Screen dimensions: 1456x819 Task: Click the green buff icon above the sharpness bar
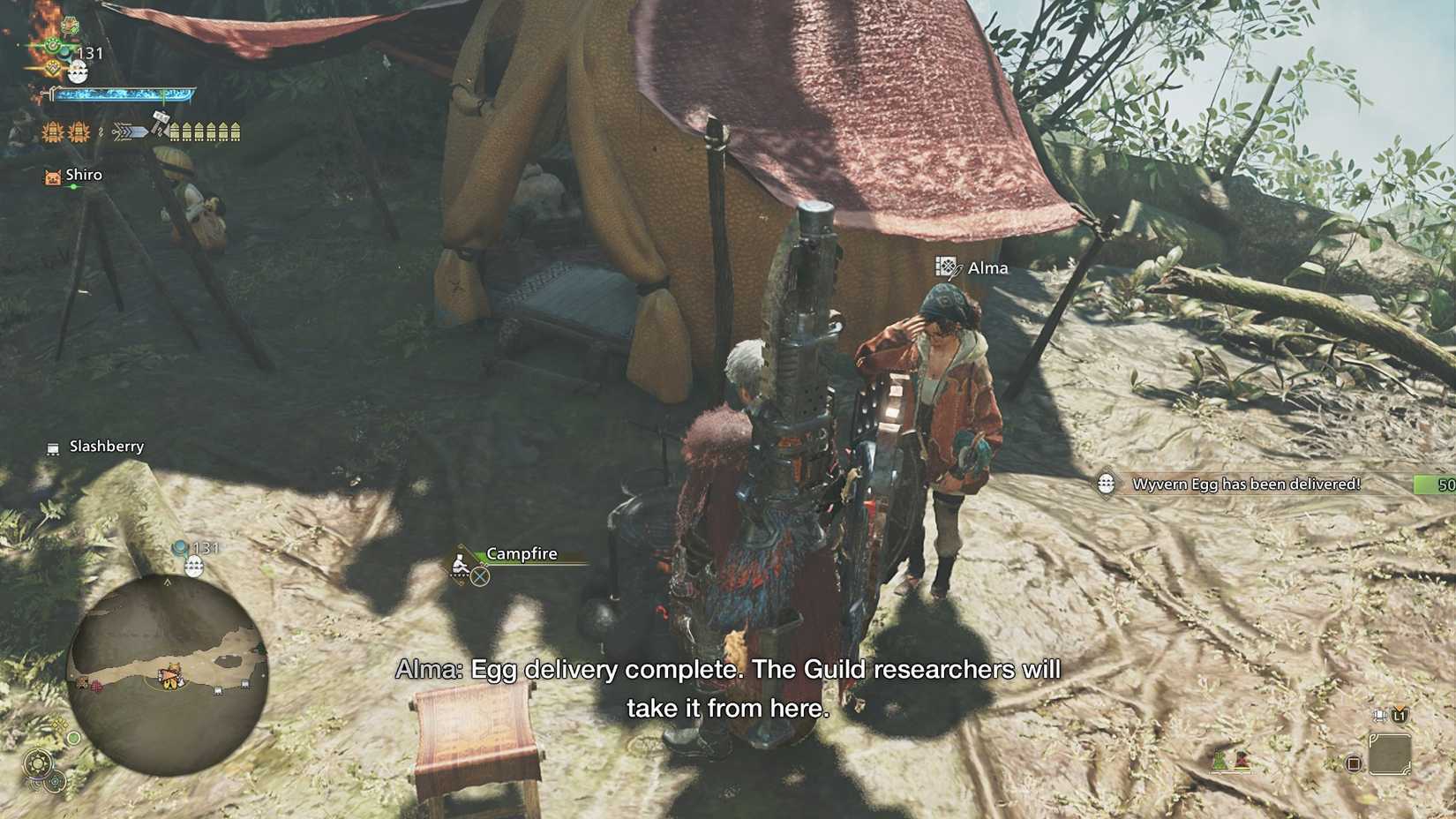(51, 44)
